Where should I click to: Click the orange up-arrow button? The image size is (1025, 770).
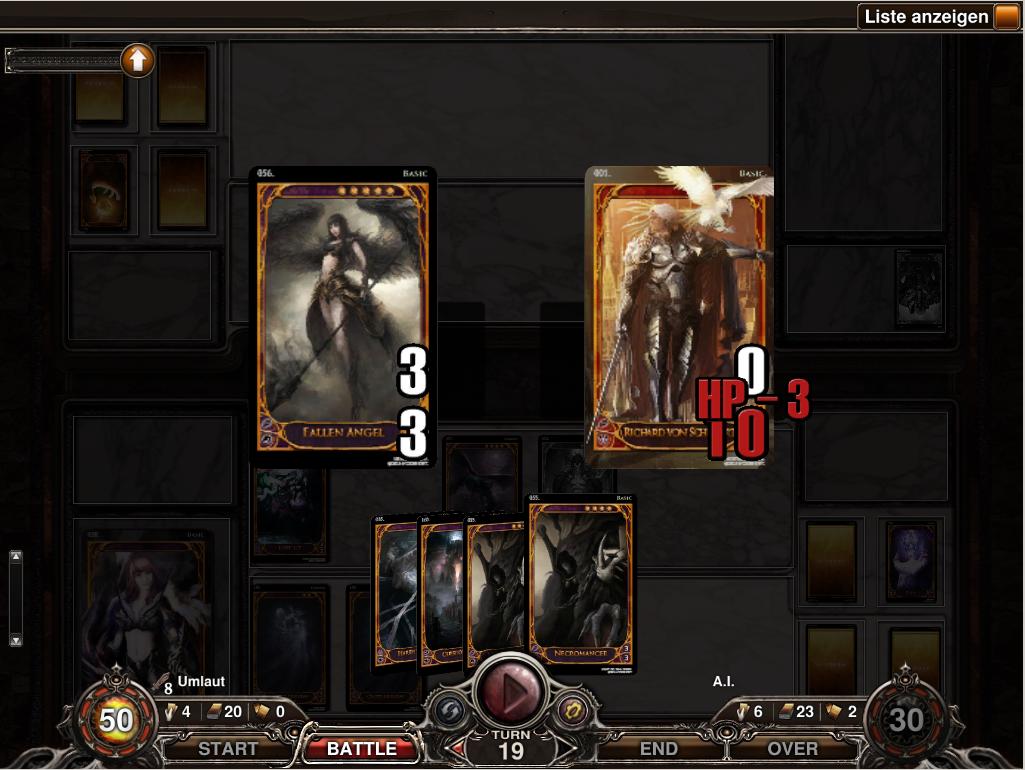click(137, 61)
